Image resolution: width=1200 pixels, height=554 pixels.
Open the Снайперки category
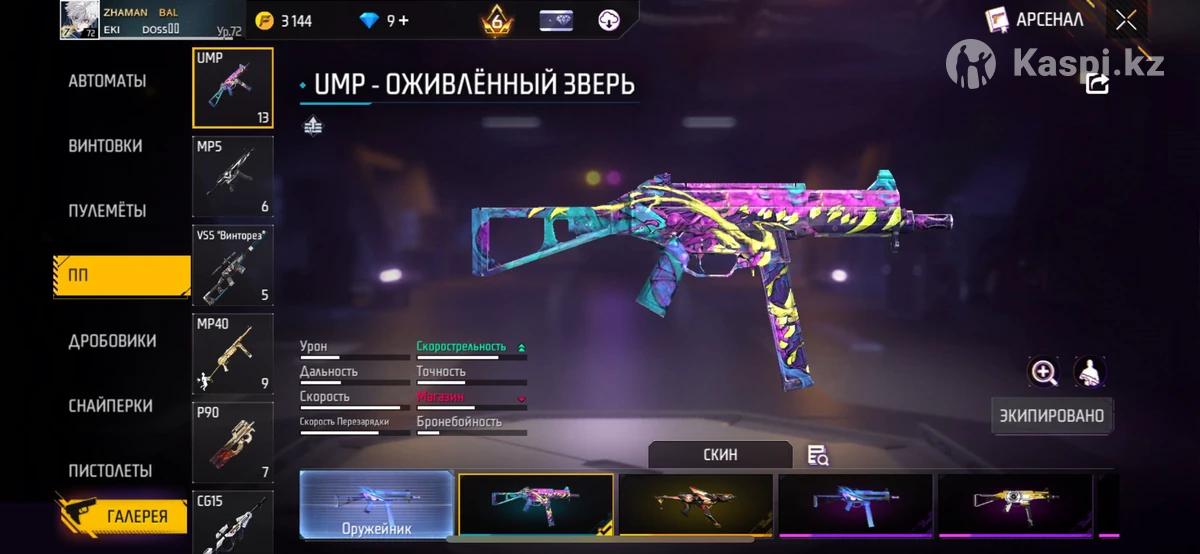[110, 406]
